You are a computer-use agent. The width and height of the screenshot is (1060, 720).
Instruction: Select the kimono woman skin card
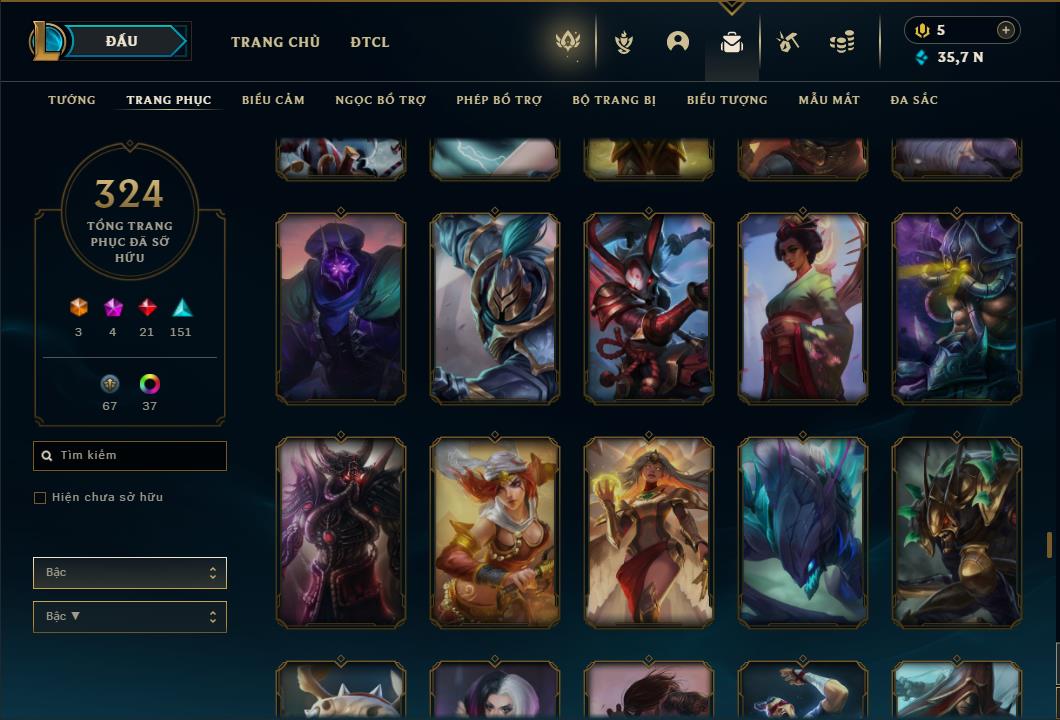click(x=803, y=308)
